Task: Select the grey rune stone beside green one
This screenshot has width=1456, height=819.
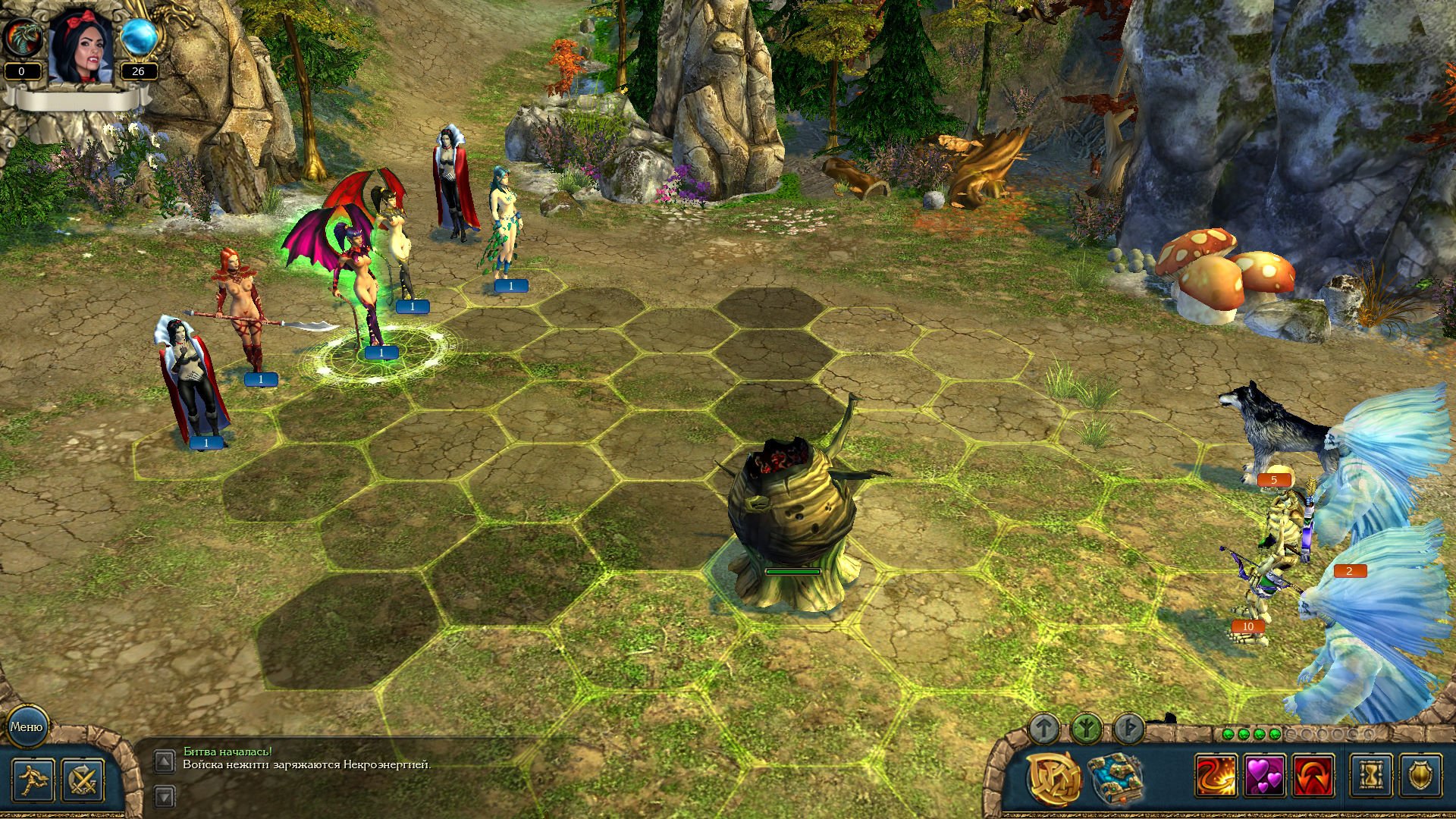Action: [1128, 730]
